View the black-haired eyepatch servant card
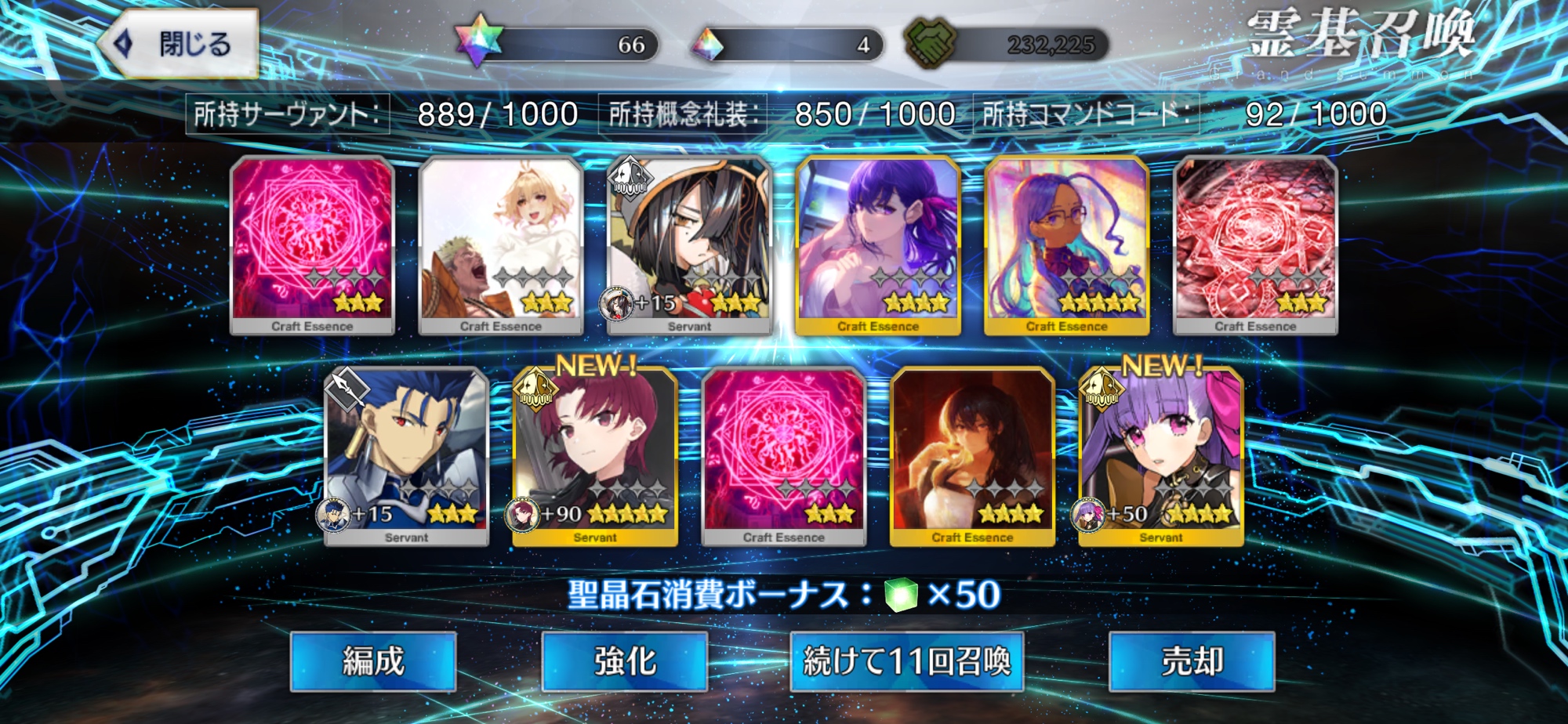This screenshot has height=724, width=1568. pos(690,244)
